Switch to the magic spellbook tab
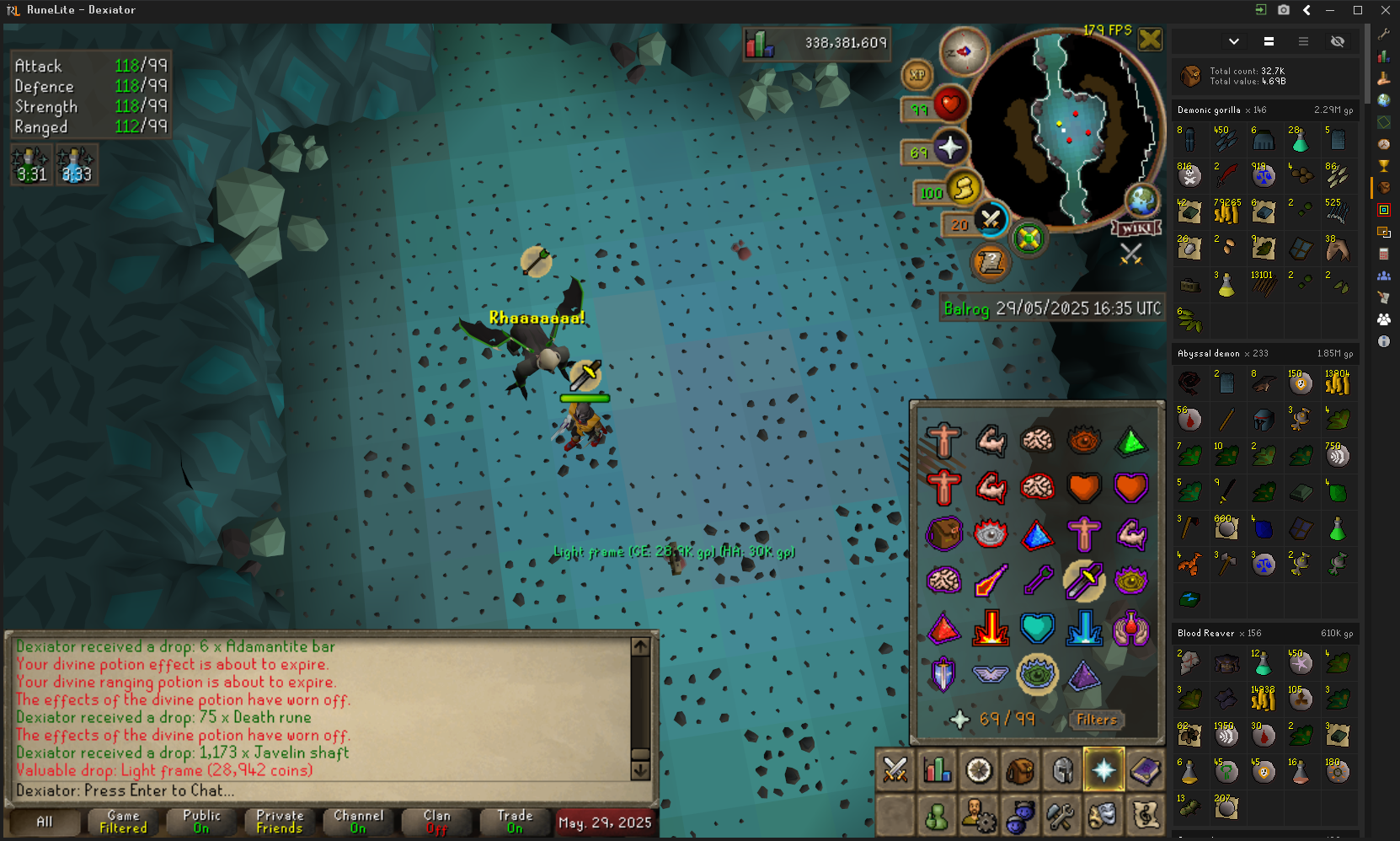This screenshot has height=841, width=1400. click(x=1146, y=770)
